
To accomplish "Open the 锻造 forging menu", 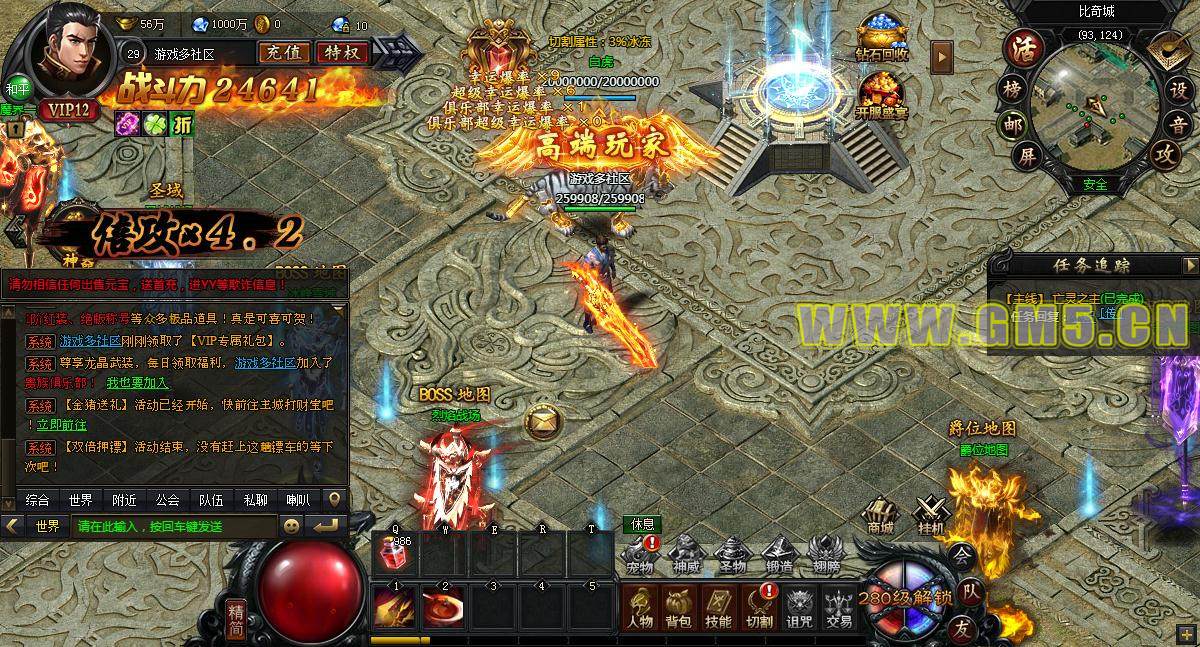I will click(779, 555).
